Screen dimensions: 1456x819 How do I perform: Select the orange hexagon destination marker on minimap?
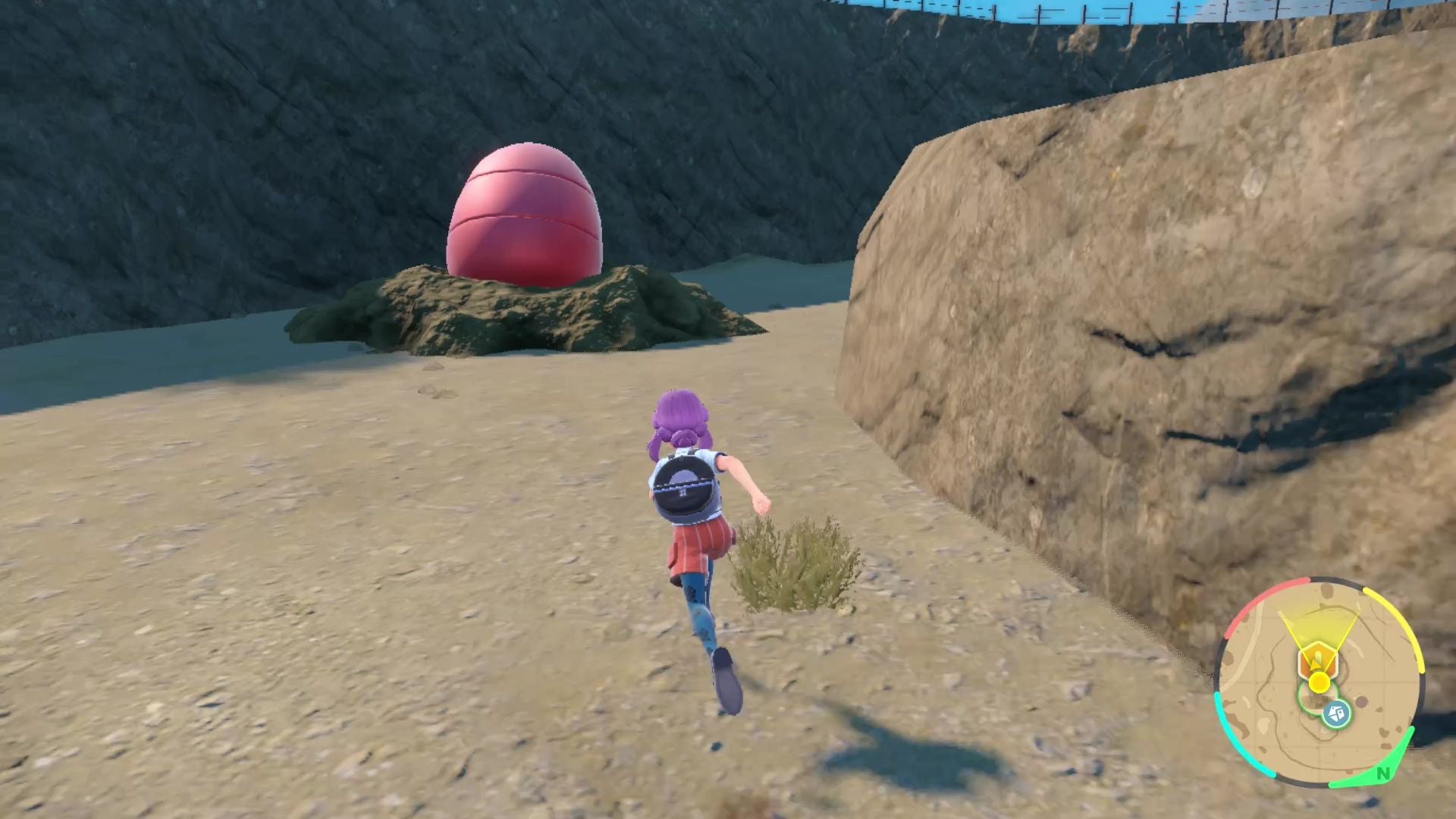coord(1316,659)
